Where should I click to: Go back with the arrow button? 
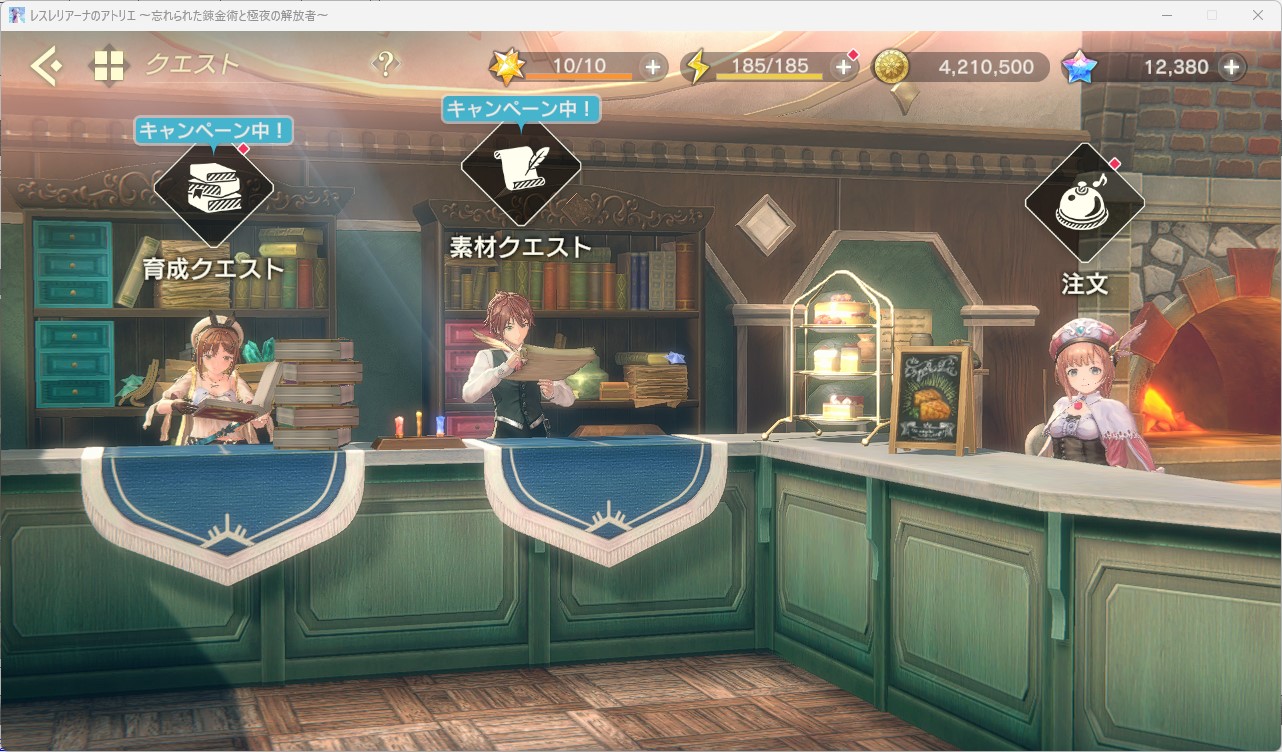point(46,67)
